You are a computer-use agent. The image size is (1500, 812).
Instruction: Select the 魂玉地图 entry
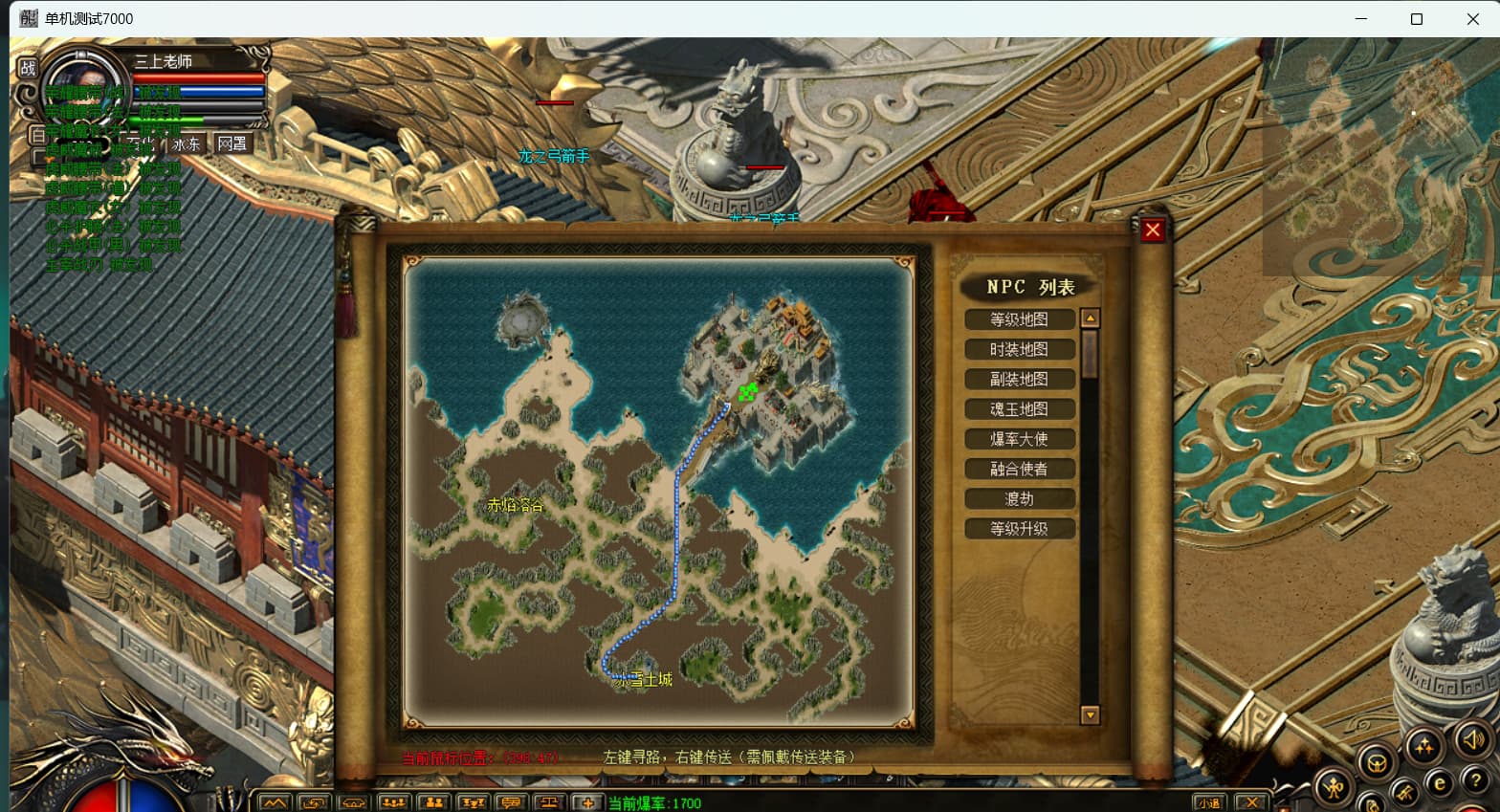(x=1019, y=408)
